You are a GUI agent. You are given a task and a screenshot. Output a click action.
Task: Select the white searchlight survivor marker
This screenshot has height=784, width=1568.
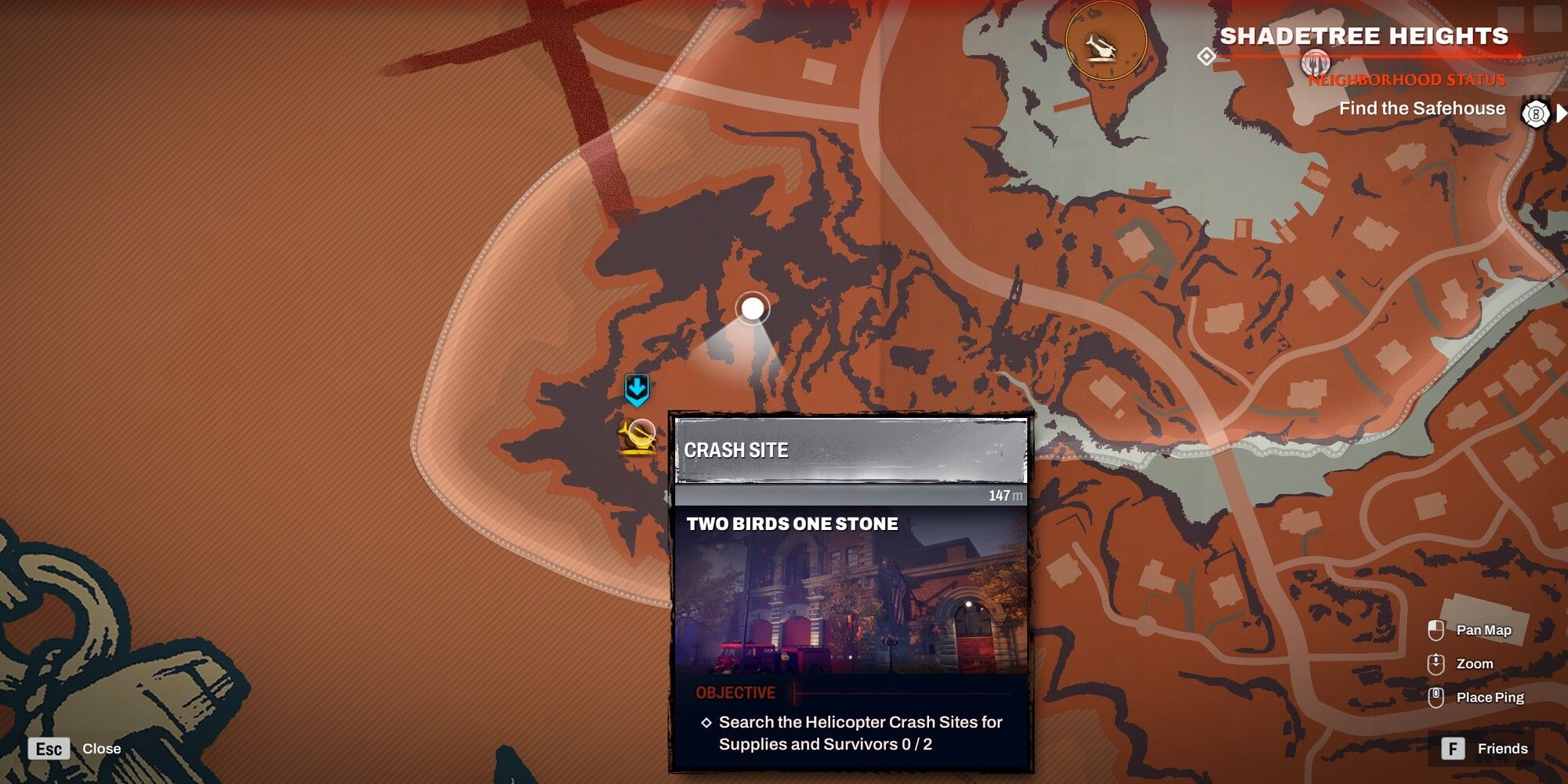[x=754, y=310]
